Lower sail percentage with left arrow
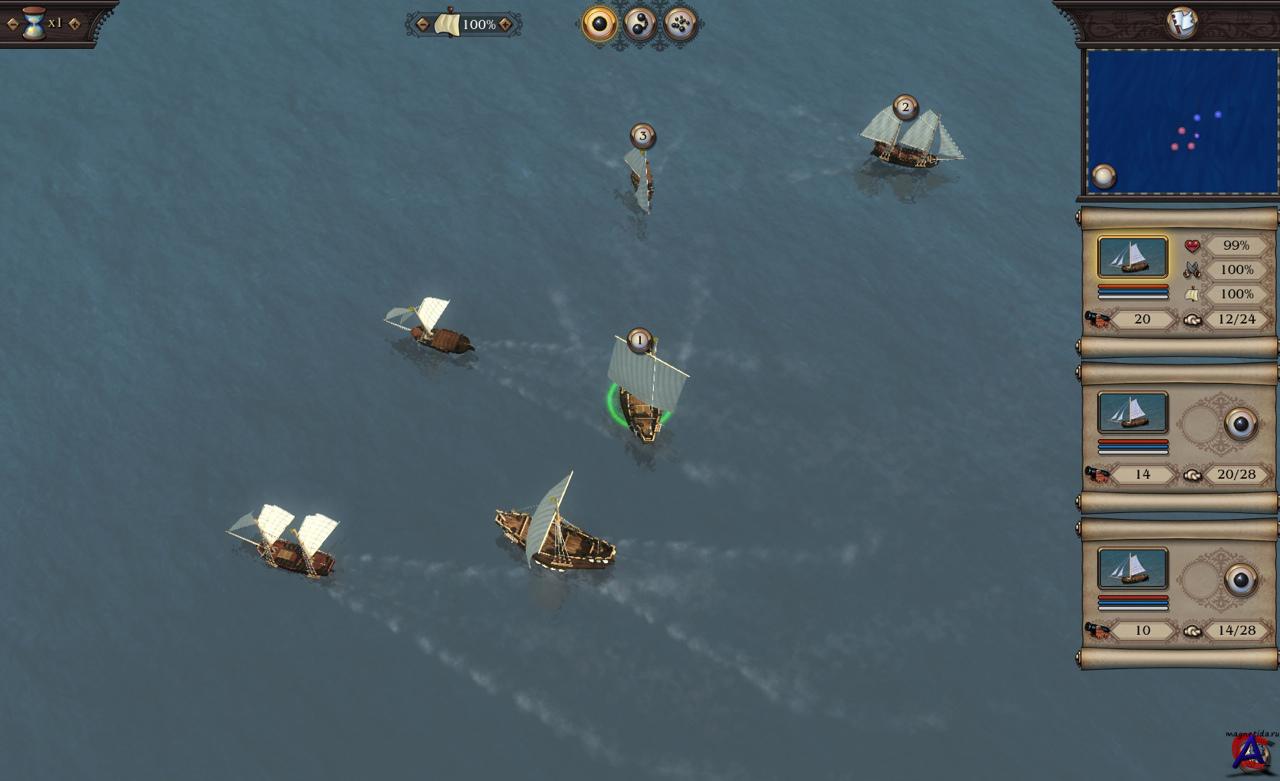Viewport: 1280px width, 781px height. pyautogui.click(x=423, y=24)
